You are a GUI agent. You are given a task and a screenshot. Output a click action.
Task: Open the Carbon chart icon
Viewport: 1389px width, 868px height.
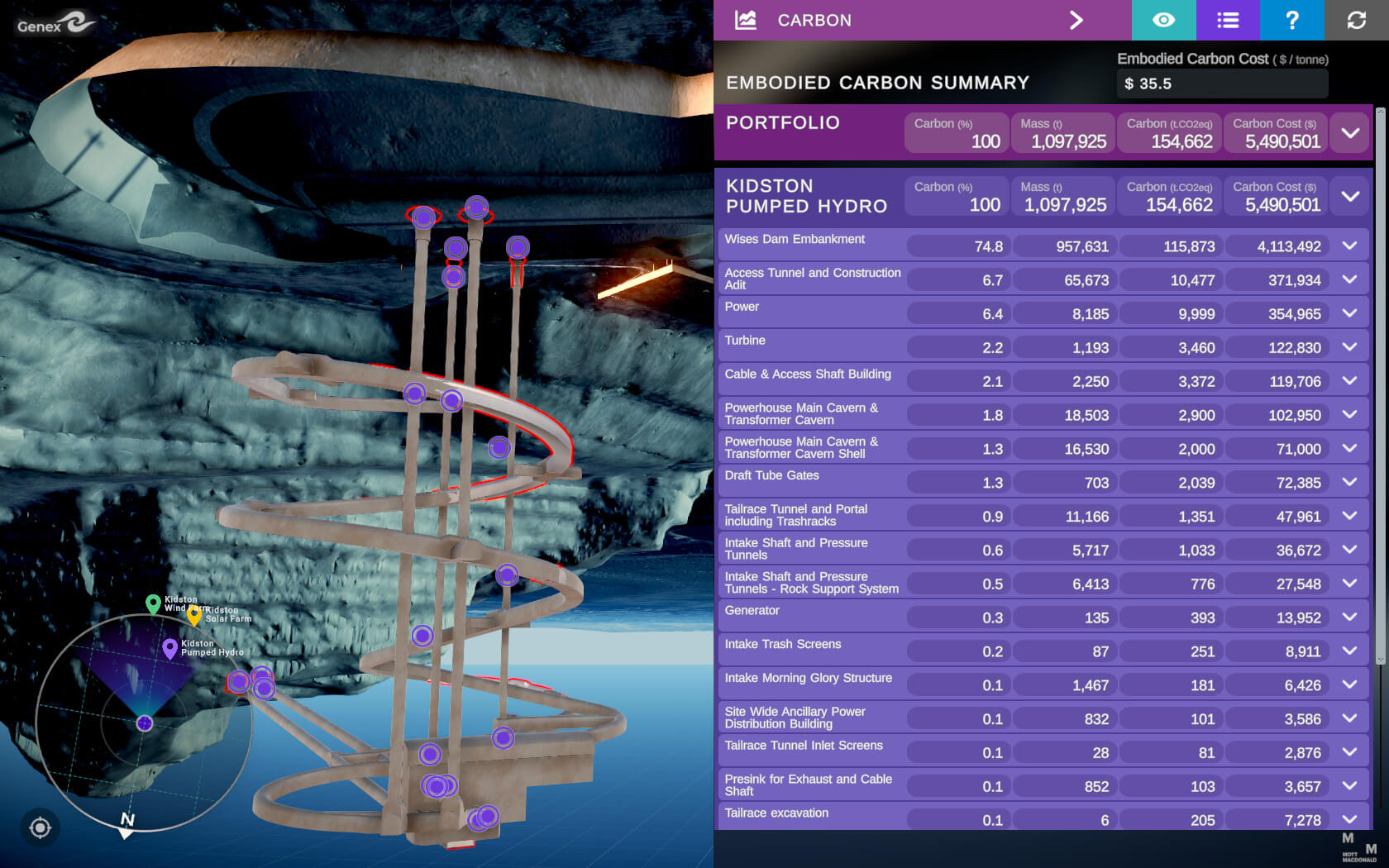[746, 20]
